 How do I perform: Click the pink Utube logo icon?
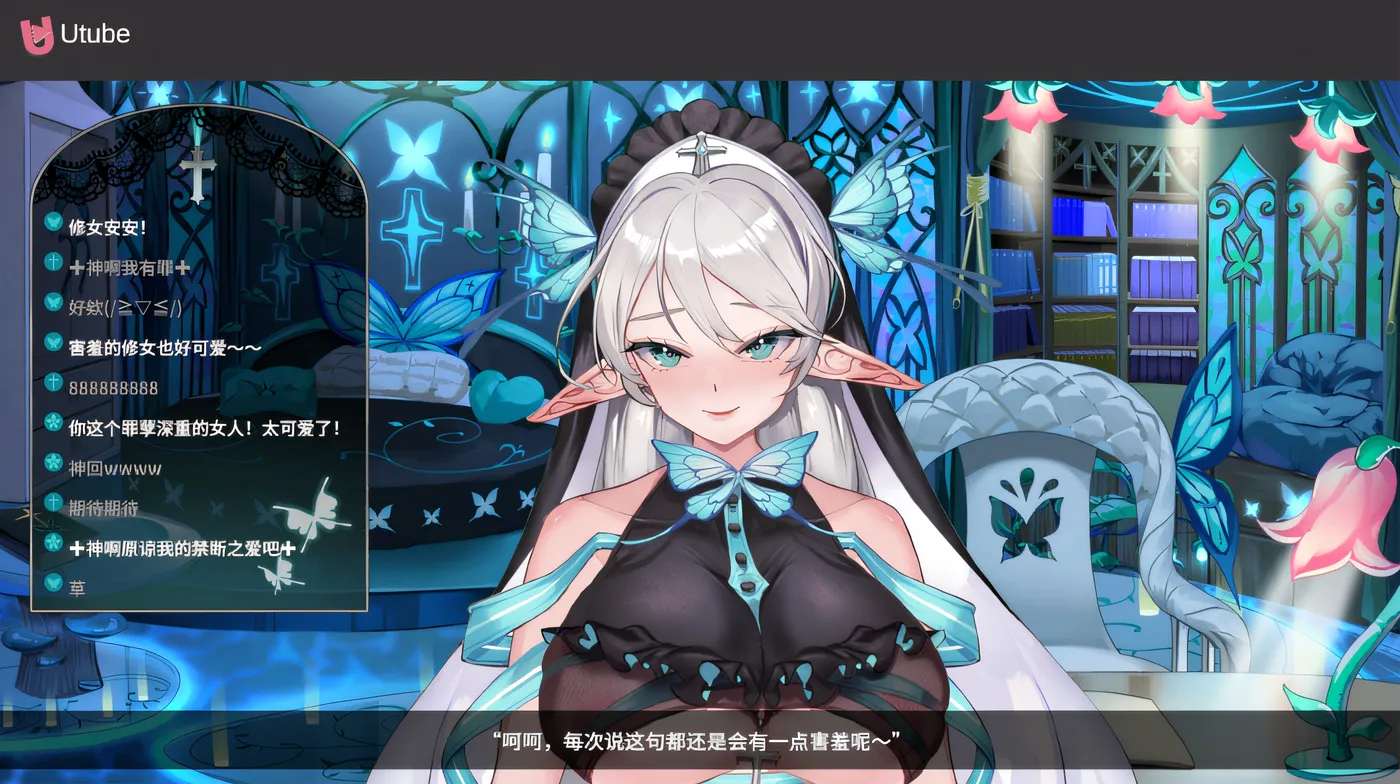coord(37,33)
